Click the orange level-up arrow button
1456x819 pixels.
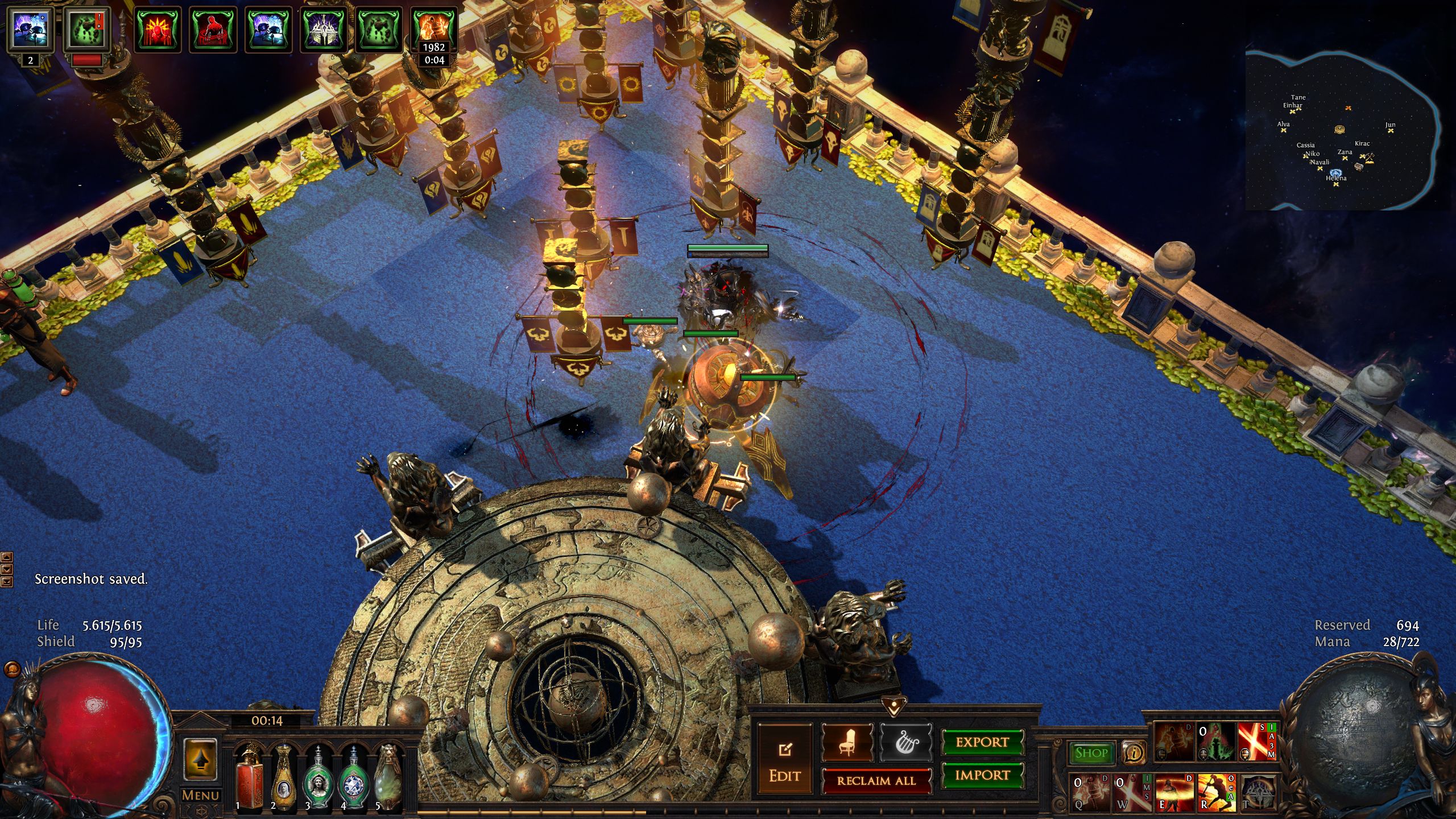(200, 759)
